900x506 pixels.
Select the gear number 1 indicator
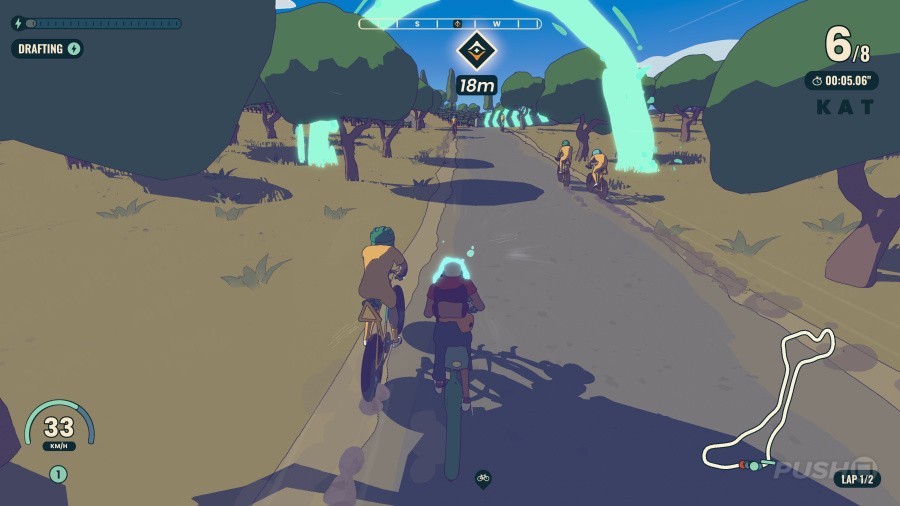tap(58, 474)
